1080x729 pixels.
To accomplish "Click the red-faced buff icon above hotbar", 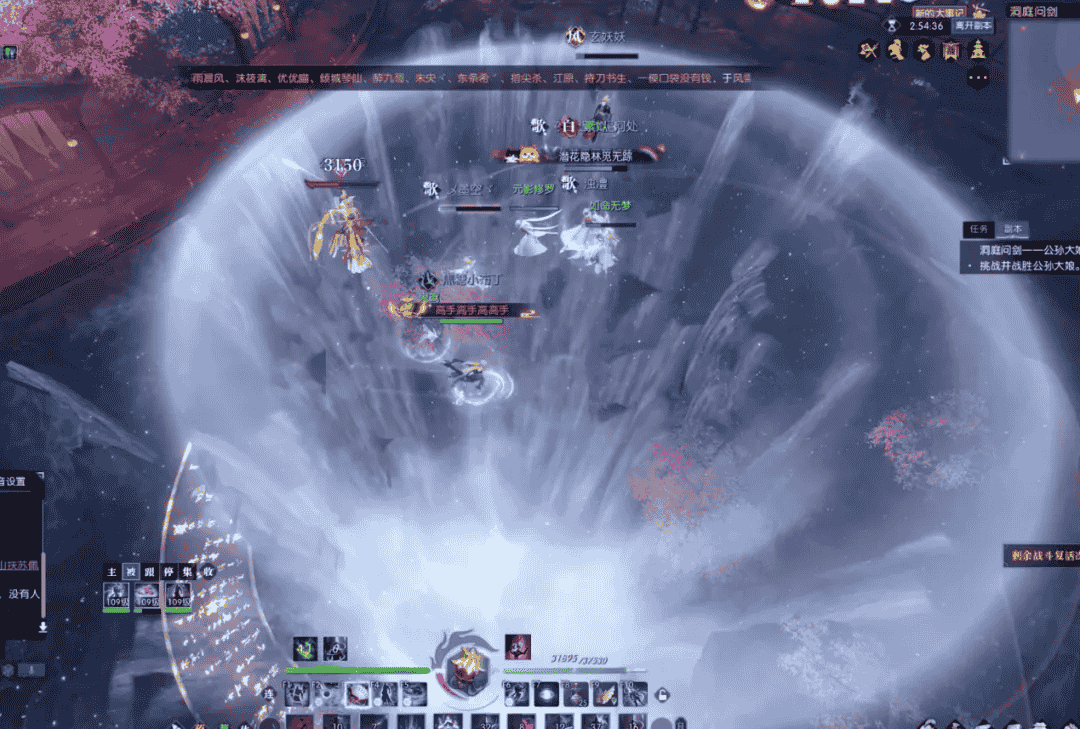I will [x=517, y=647].
